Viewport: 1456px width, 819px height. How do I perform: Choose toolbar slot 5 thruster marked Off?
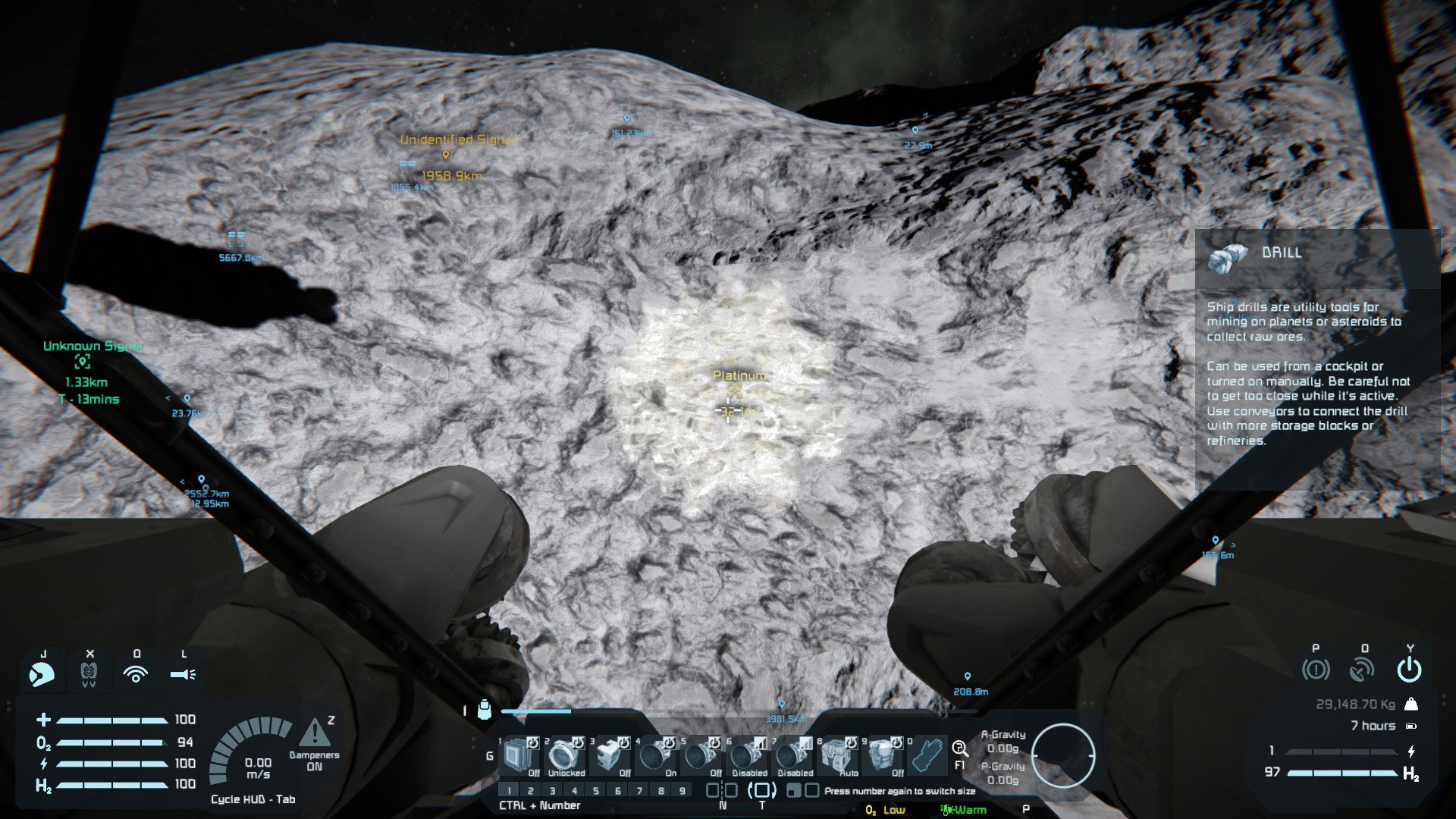tap(700, 756)
